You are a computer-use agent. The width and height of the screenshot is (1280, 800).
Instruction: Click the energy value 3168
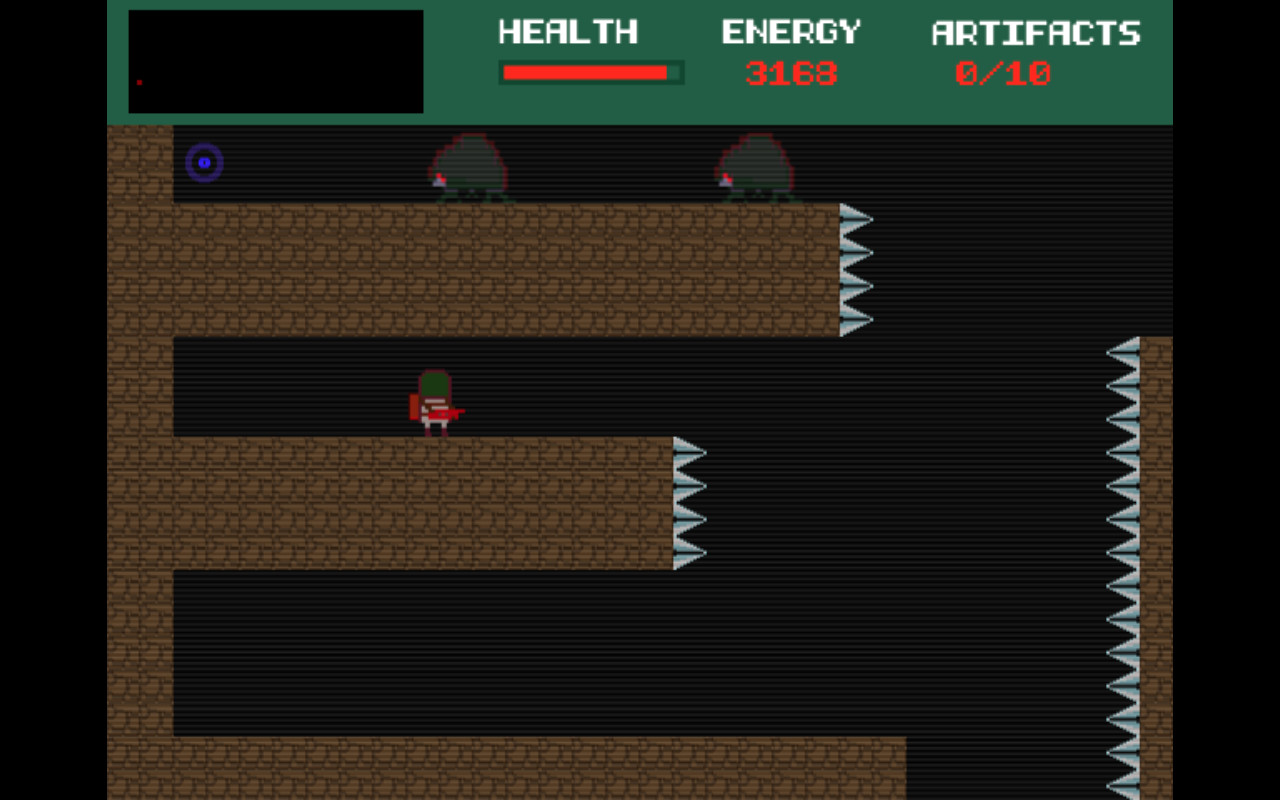(x=791, y=72)
